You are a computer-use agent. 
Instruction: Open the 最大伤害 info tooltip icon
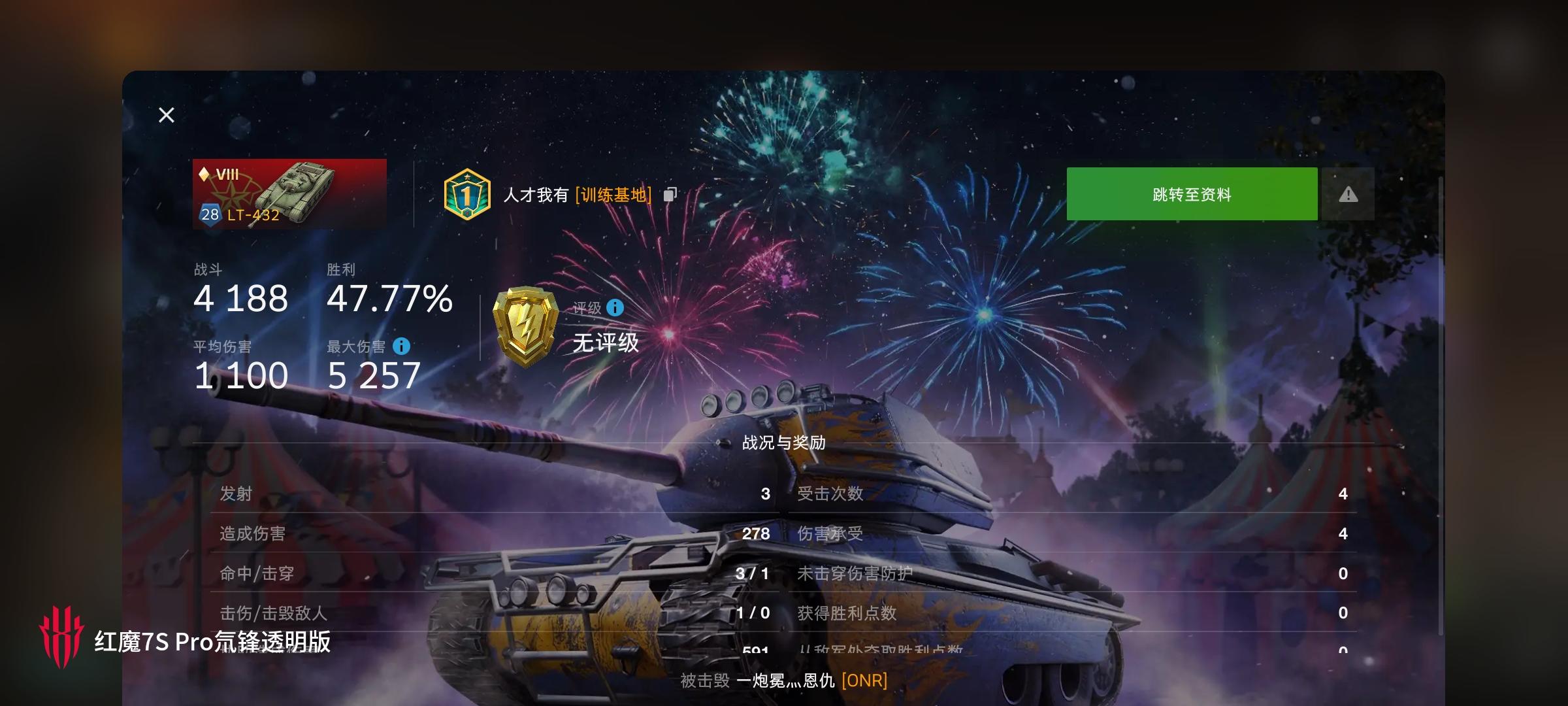(x=403, y=347)
